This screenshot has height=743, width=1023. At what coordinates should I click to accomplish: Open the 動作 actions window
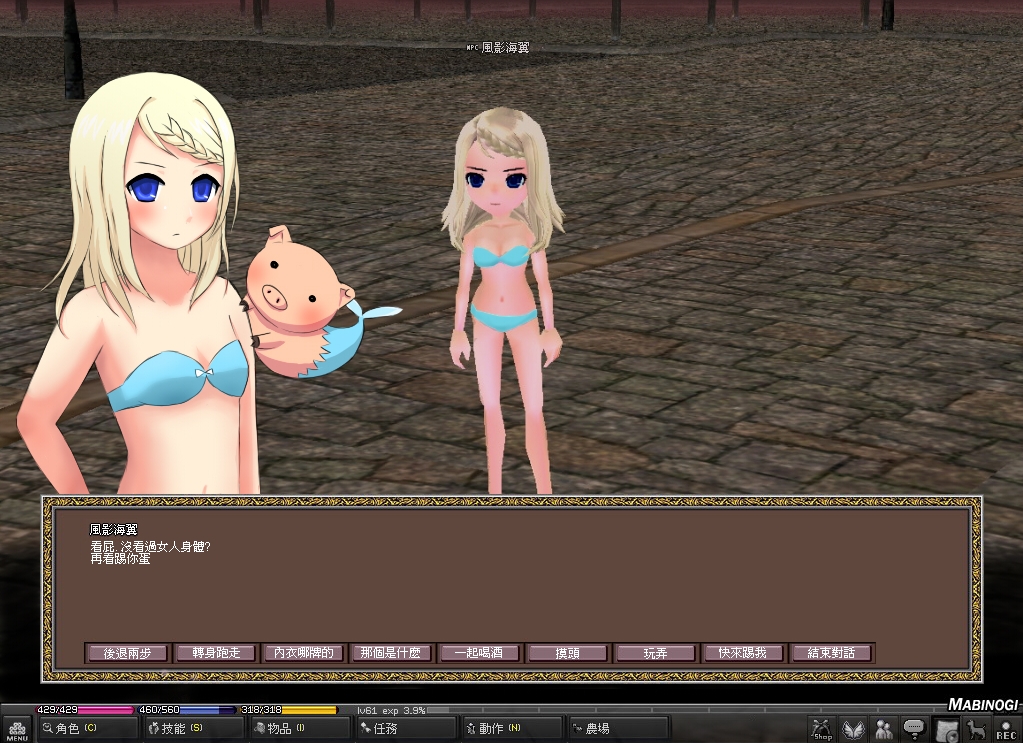[x=512, y=729]
